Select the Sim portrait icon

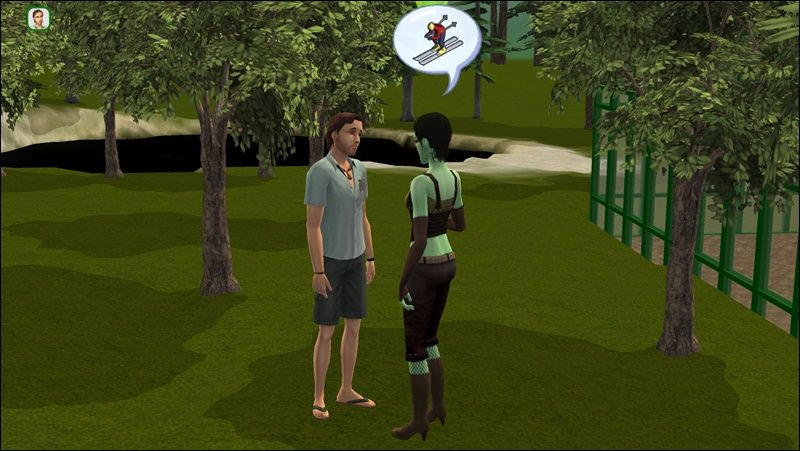tap(39, 18)
